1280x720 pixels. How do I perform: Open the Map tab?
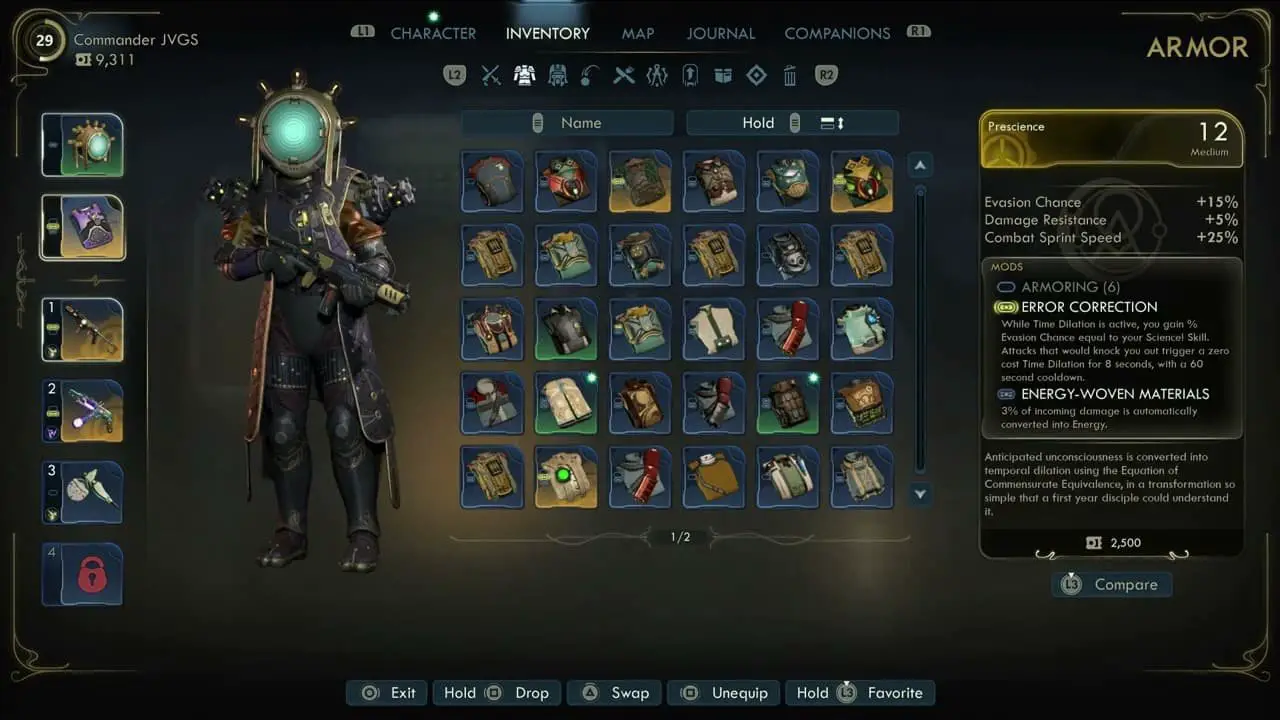[x=638, y=33]
